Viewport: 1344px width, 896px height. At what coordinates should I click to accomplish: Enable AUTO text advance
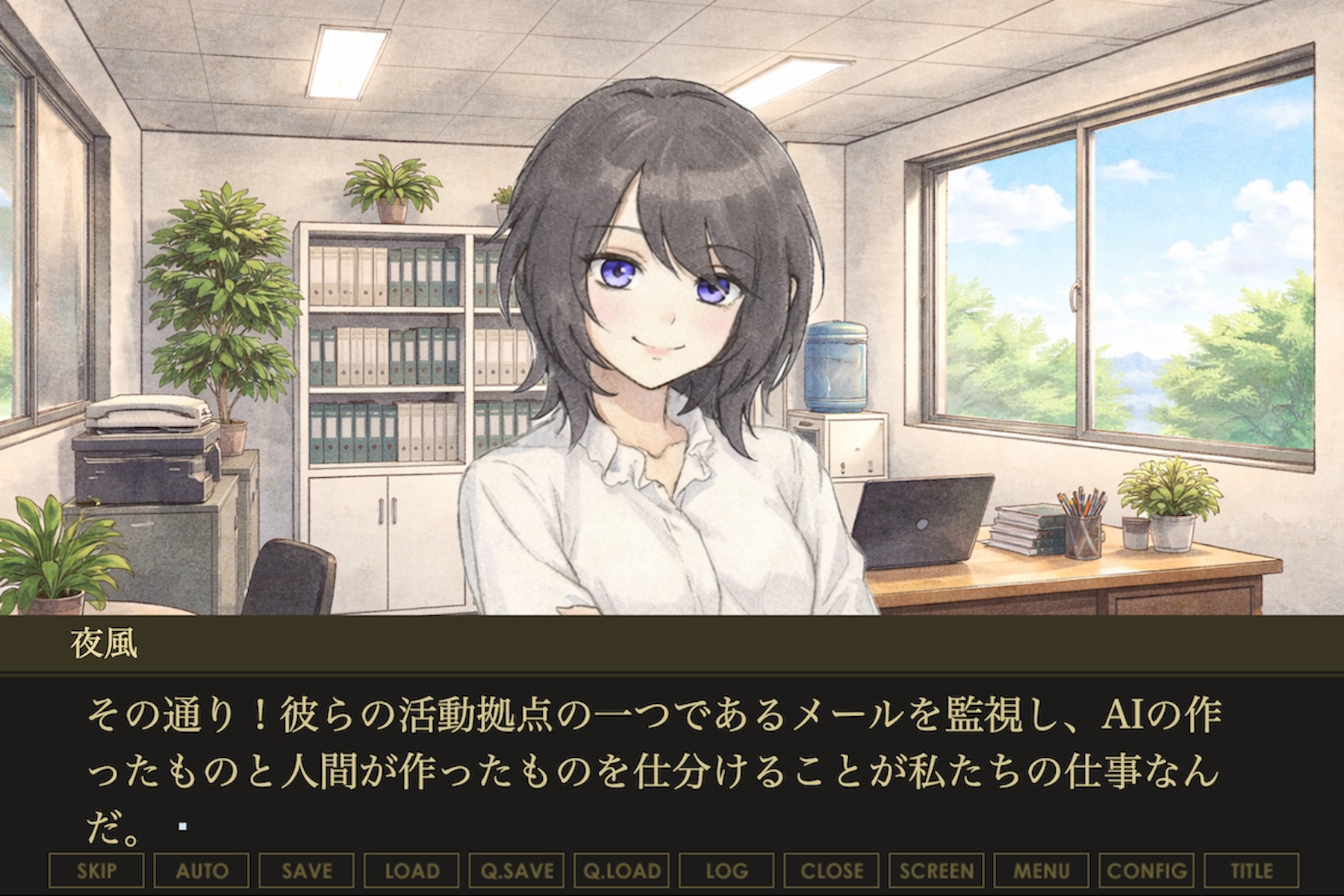coord(202,871)
